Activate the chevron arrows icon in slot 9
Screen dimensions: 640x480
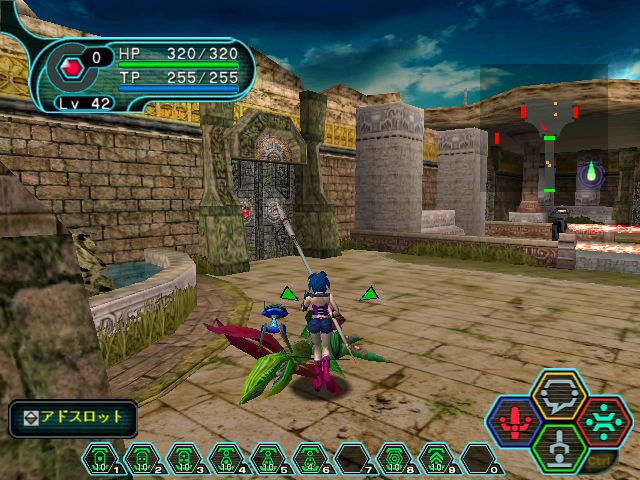pos(437,458)
